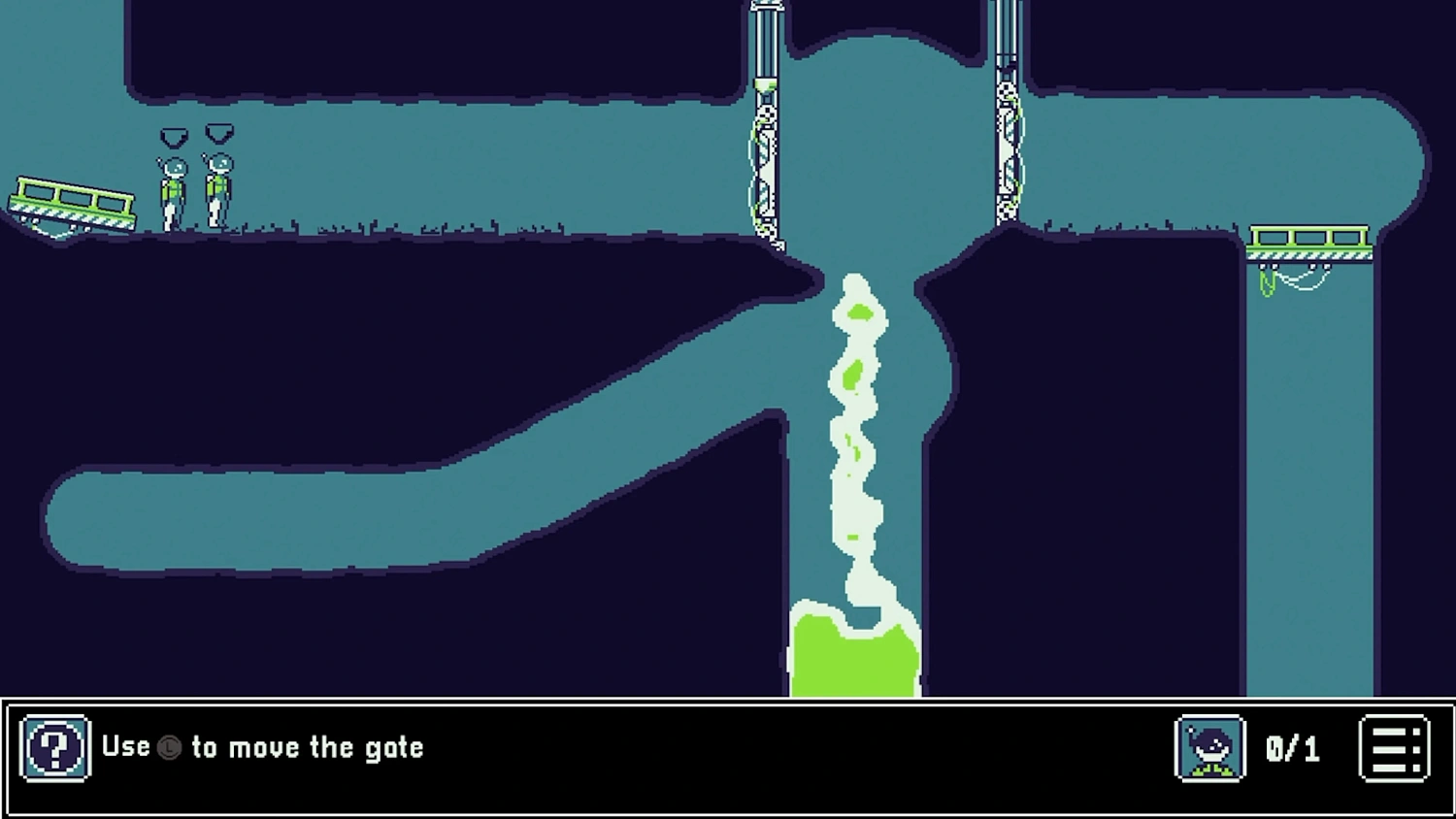Open the objectives list menu
The image size is (1456, 819).
point(1395,747)
